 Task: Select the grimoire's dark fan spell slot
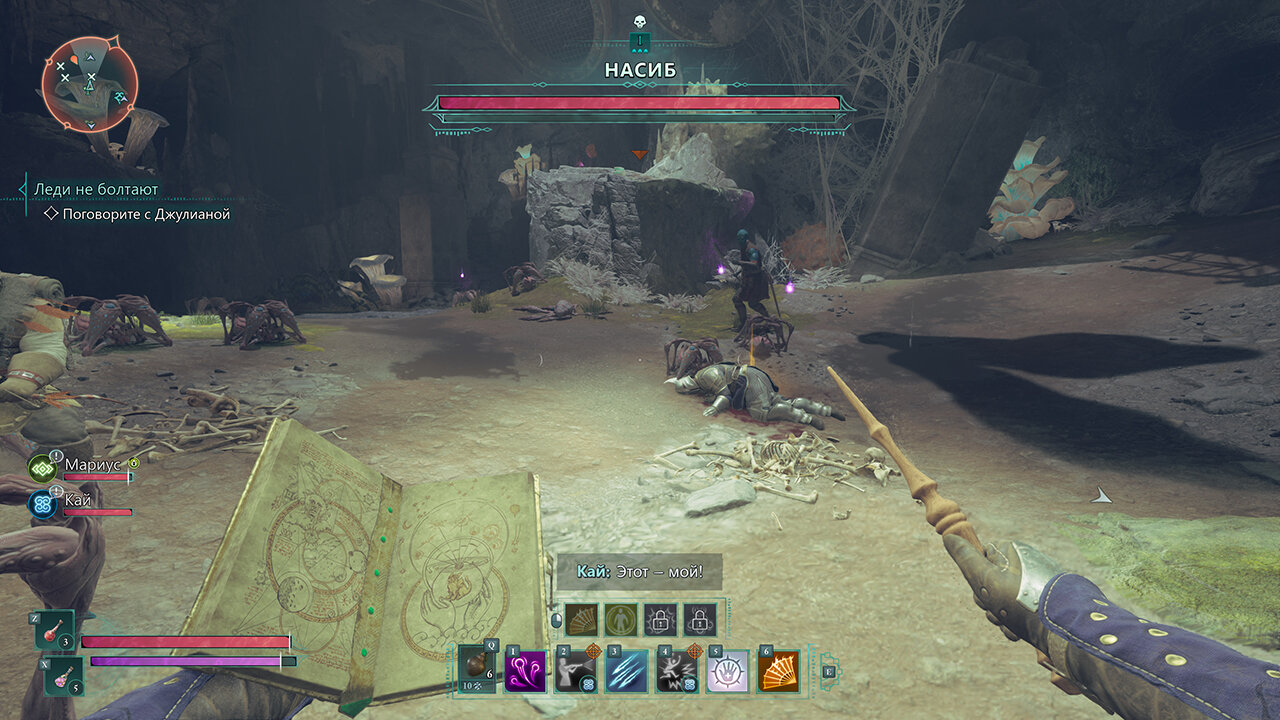pyautogui.click(x=582, y=620)
